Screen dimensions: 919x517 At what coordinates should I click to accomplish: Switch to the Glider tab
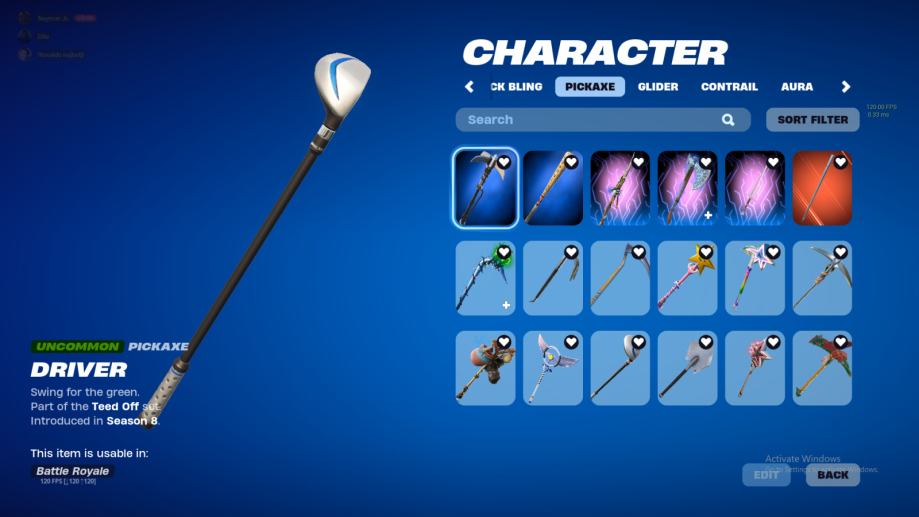pos(658,87)
